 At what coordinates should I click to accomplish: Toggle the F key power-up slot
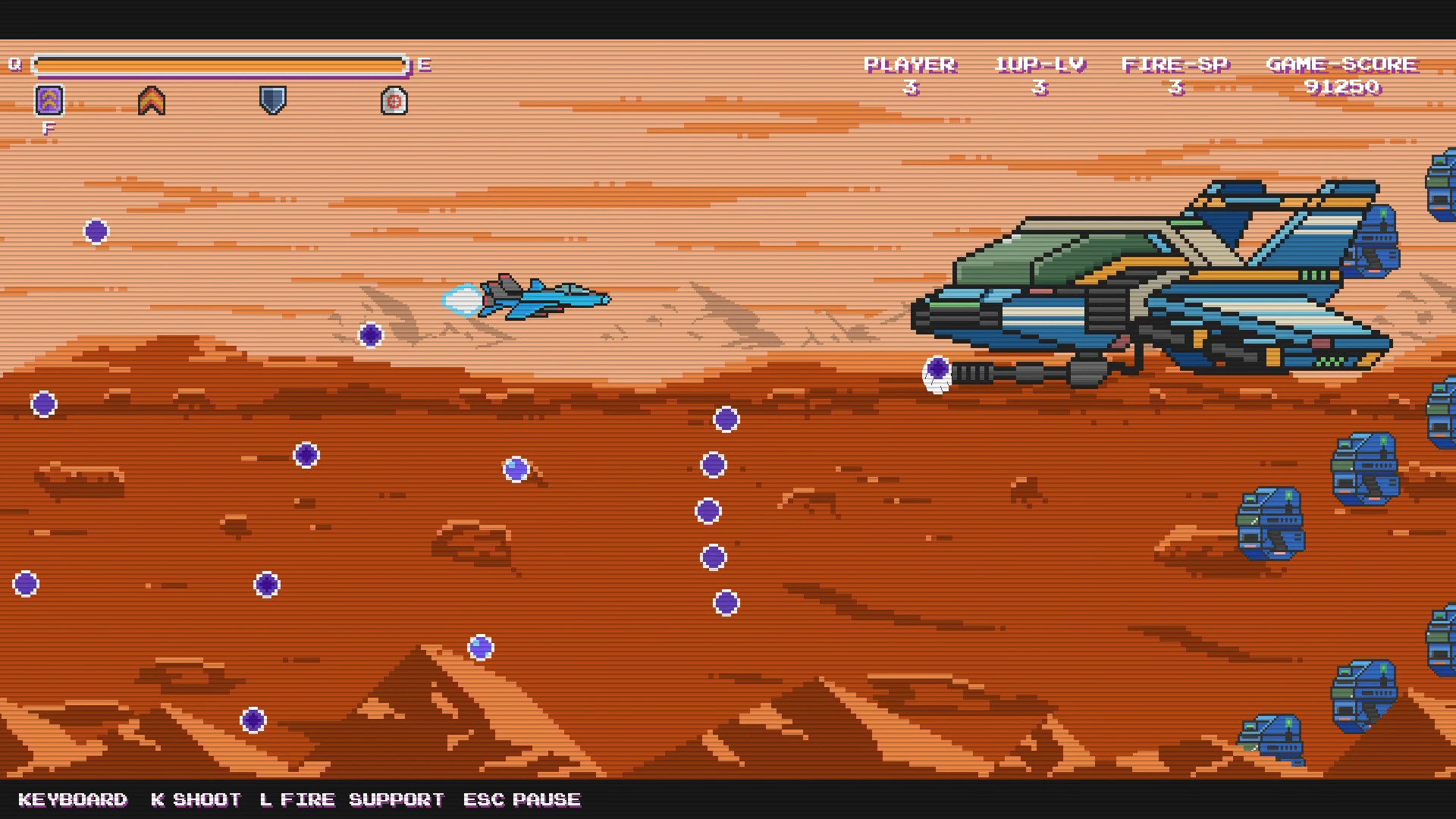(x=49, y=126)
